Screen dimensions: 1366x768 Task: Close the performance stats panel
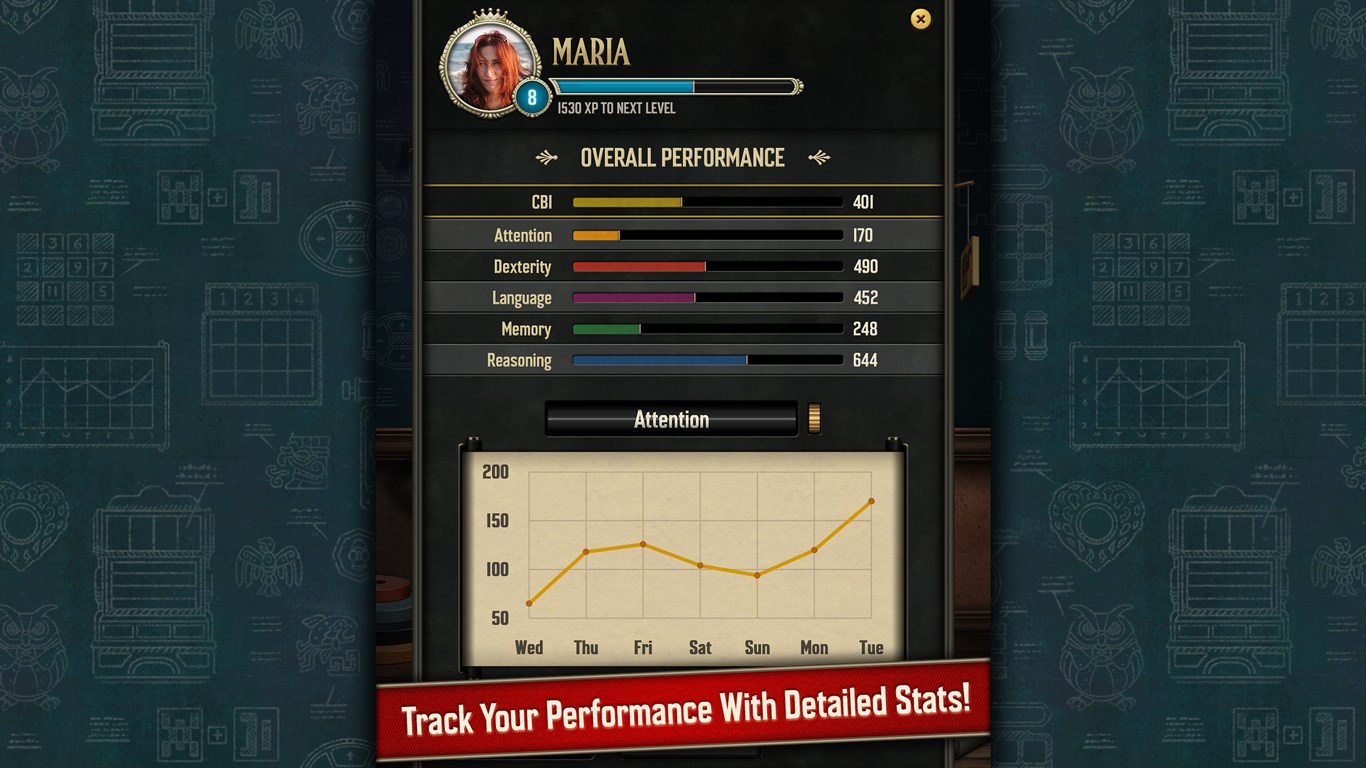(x=920, y=19)
